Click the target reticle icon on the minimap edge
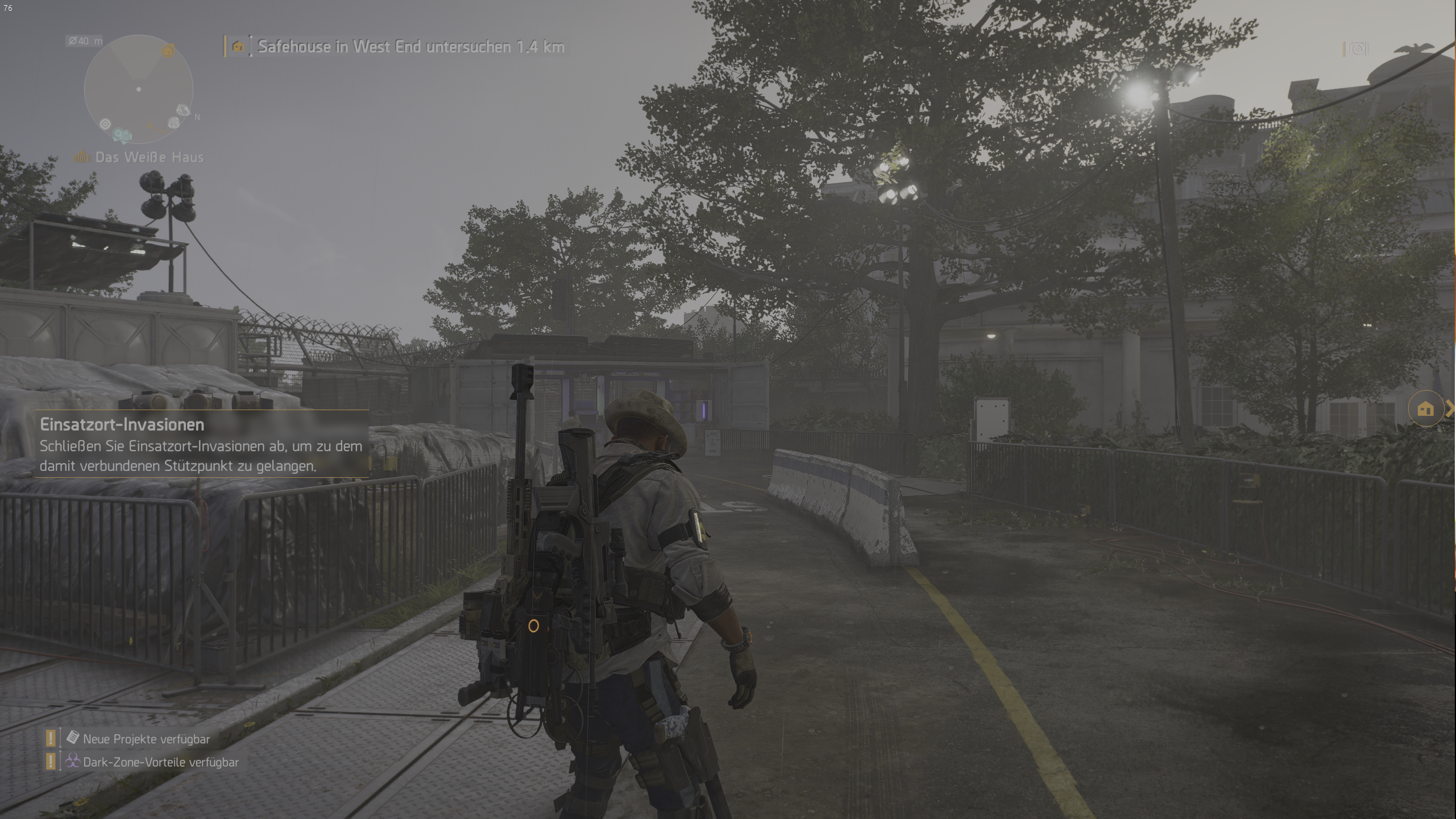This screenshot has height=819, width=1456. 105,124
